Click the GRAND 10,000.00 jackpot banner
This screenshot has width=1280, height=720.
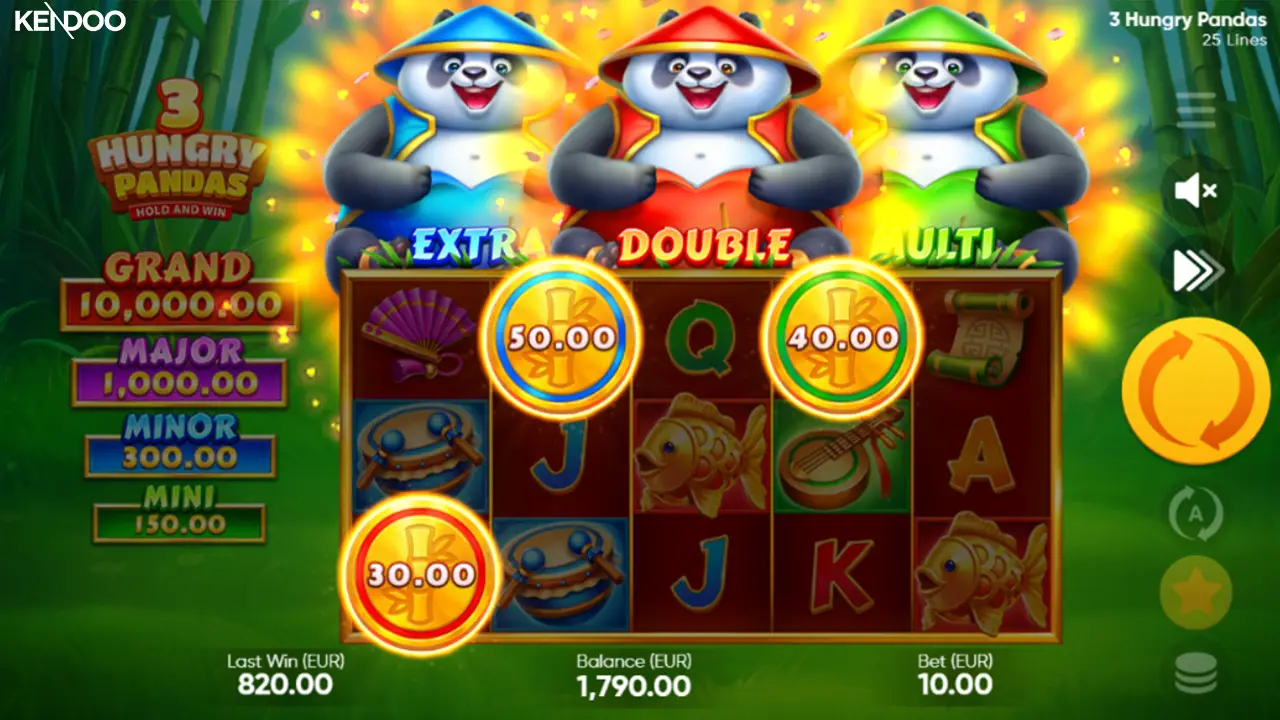pyautogui.click(x=180, y=285)
